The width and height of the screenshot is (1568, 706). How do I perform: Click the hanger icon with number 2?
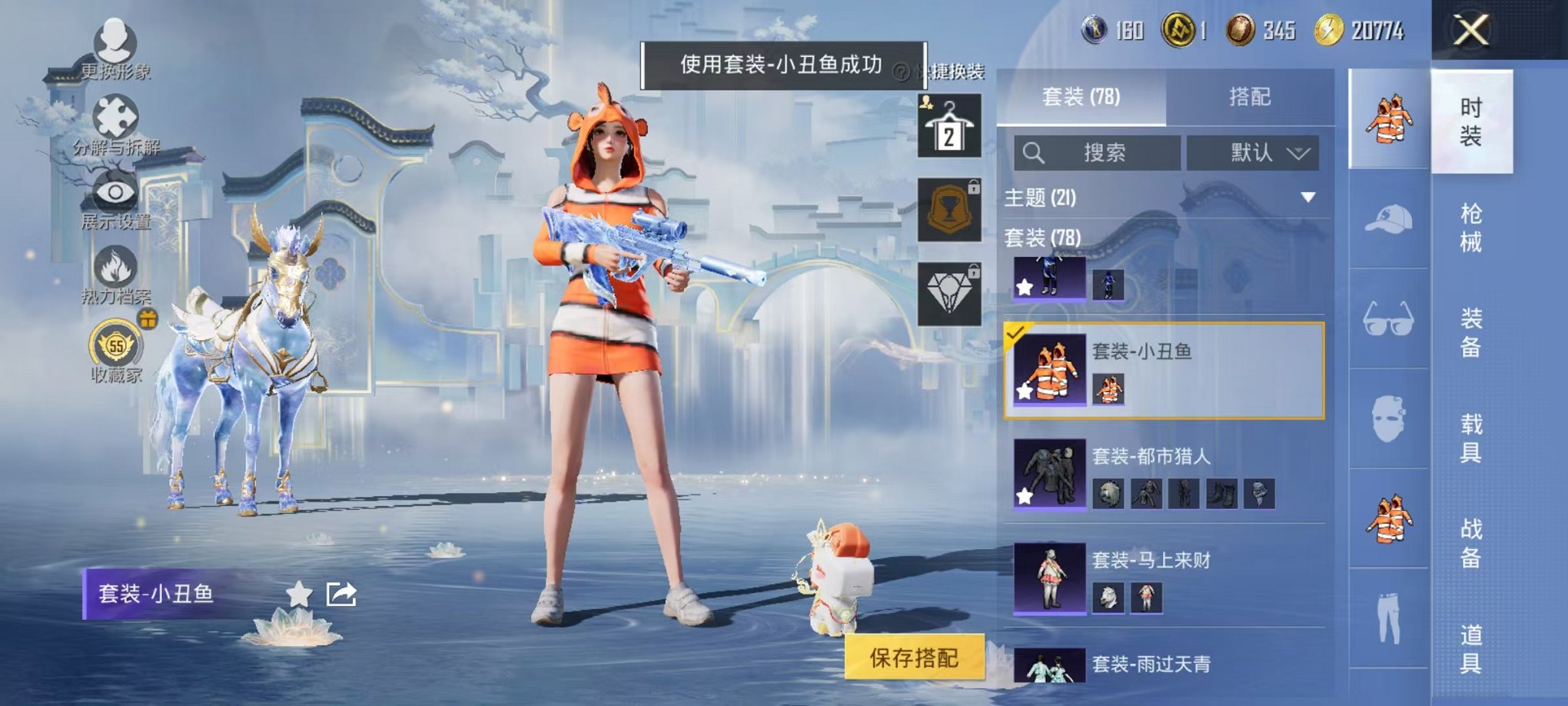coord(952,123)
